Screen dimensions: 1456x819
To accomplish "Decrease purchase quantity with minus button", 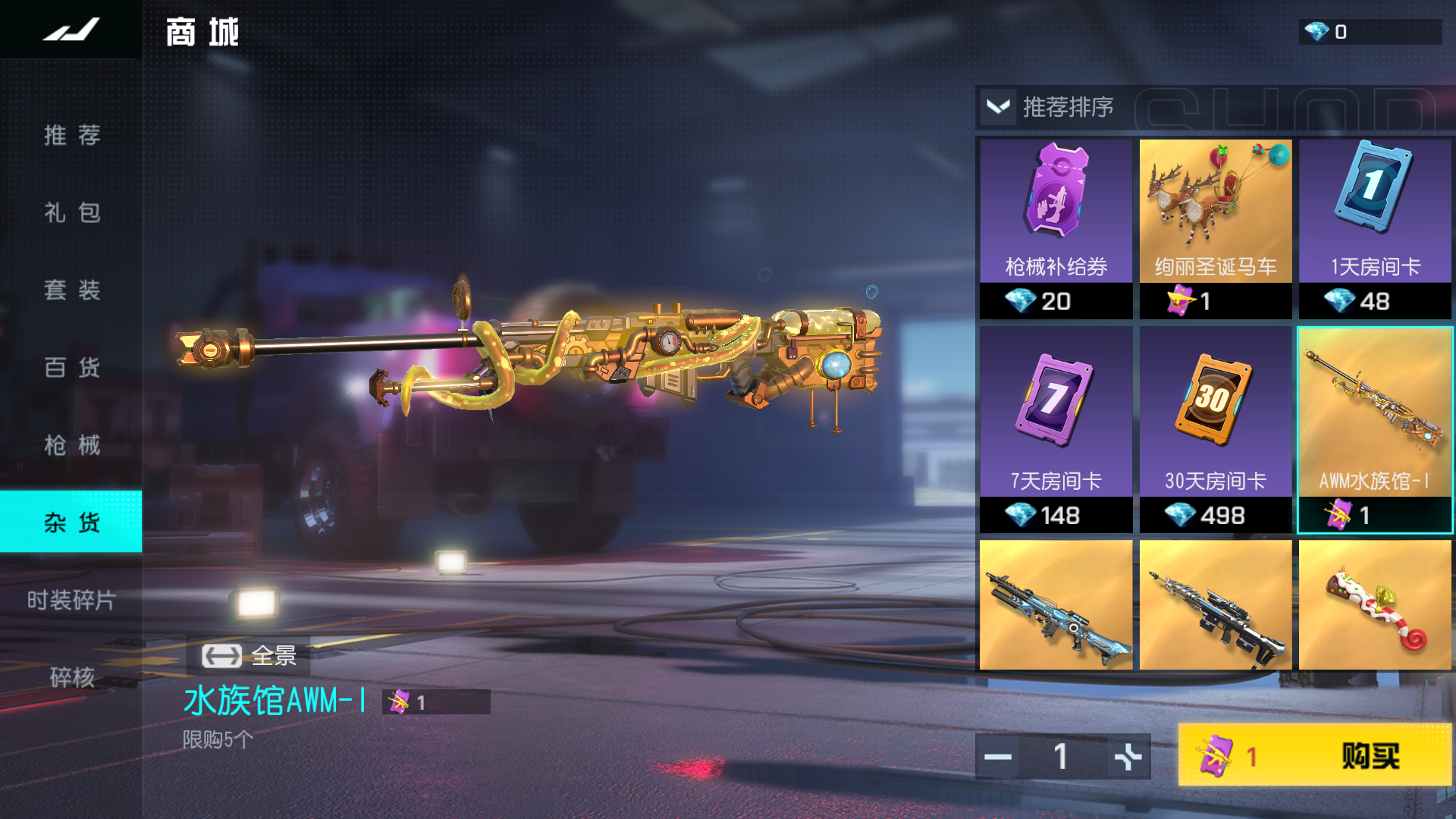I will click(x=998, y=757).
